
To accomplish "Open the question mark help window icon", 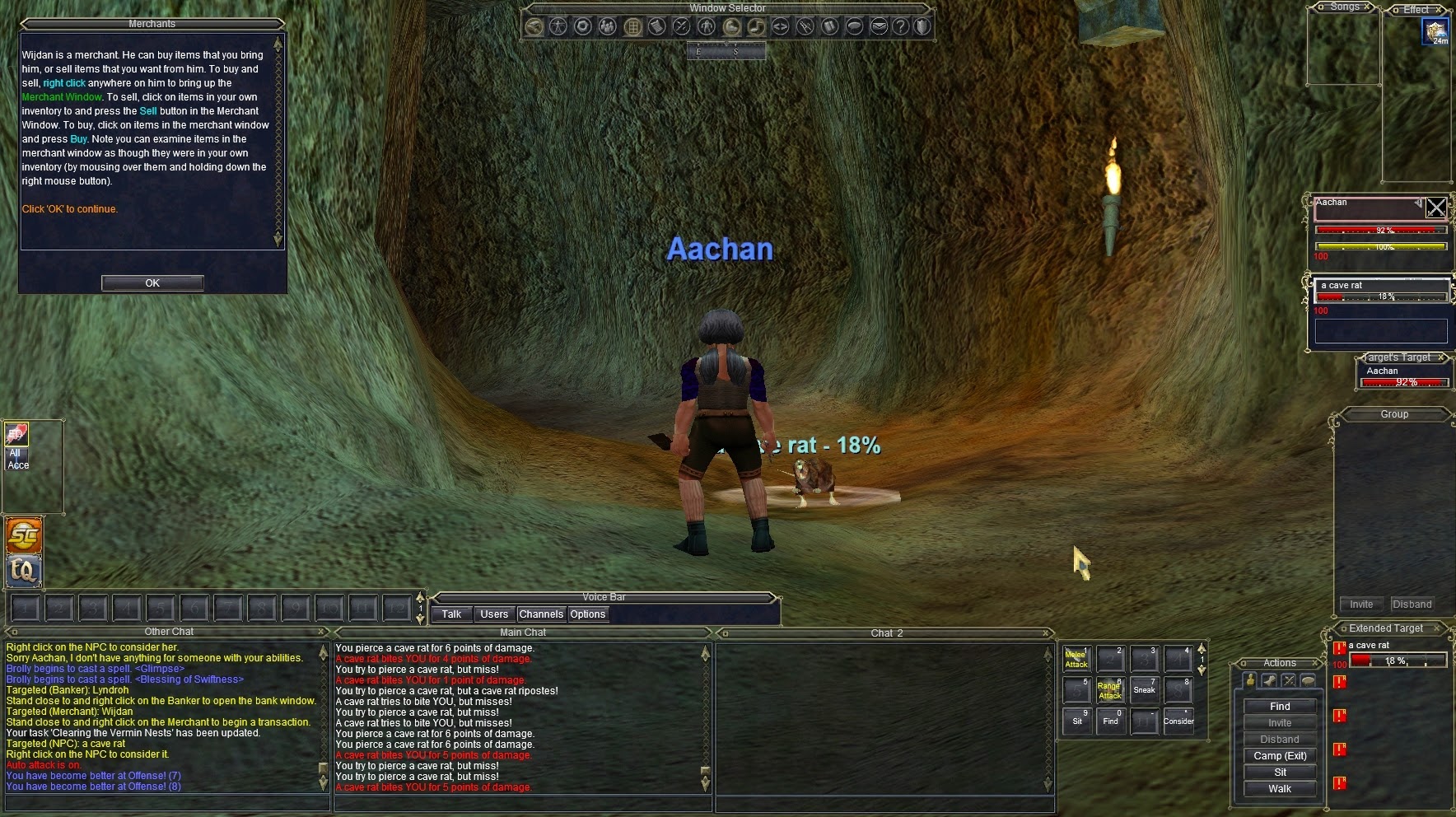I will 901,26.
